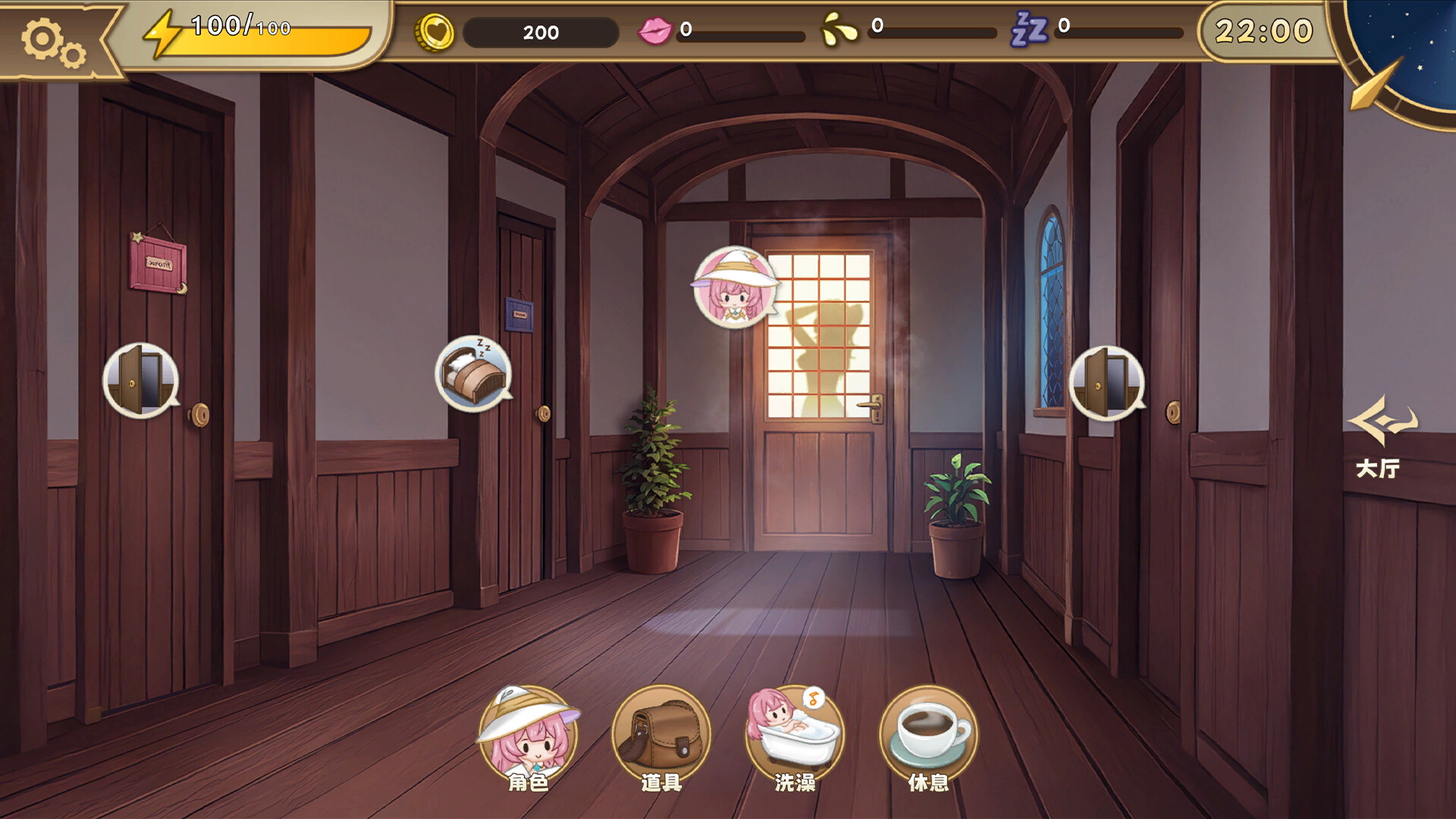Rest using the 休息 coffee cup icon
The height and width of the screenshot is (819, 1456).
tap(927, 730)
